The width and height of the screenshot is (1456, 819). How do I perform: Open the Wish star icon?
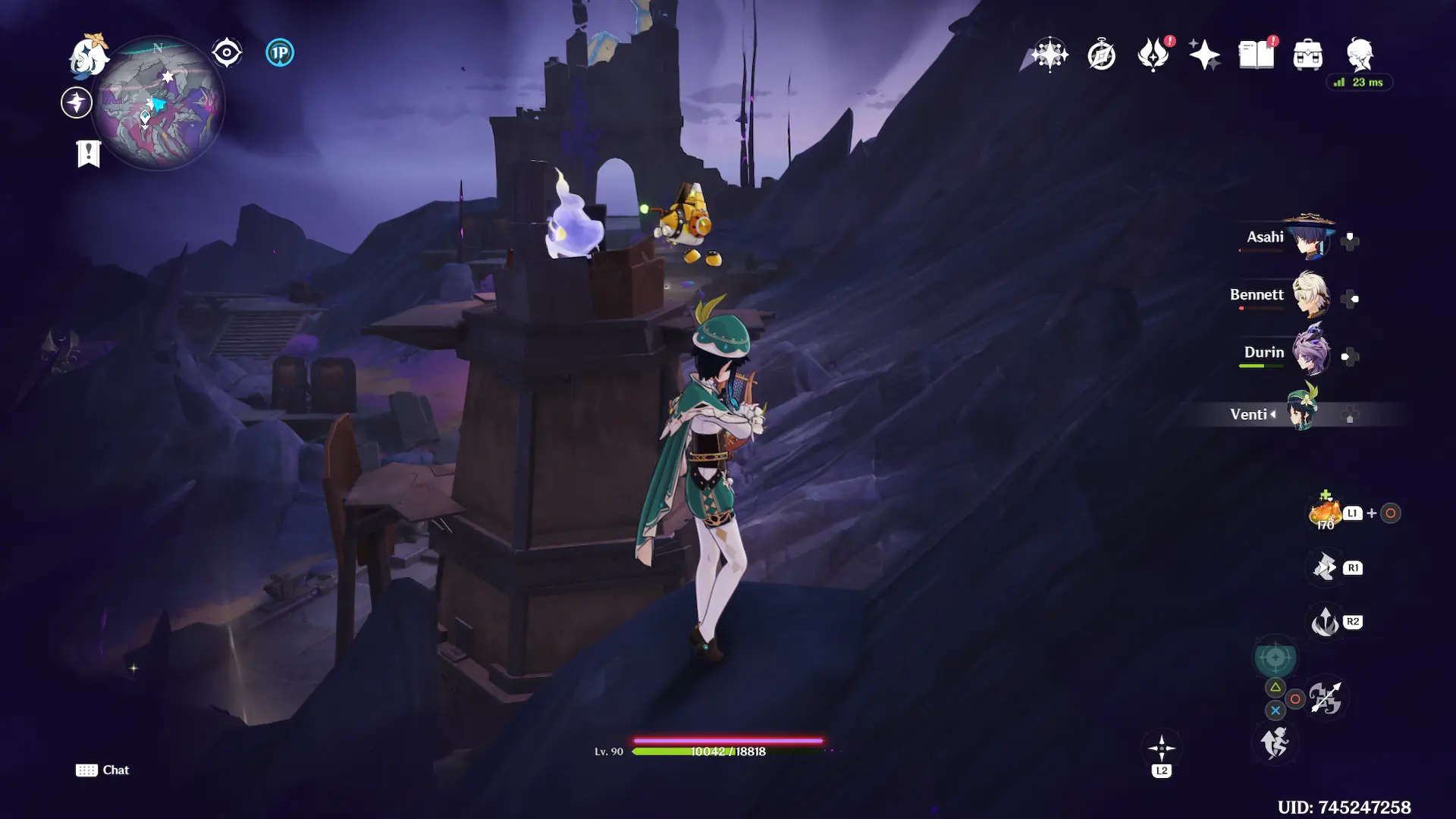1050,55
